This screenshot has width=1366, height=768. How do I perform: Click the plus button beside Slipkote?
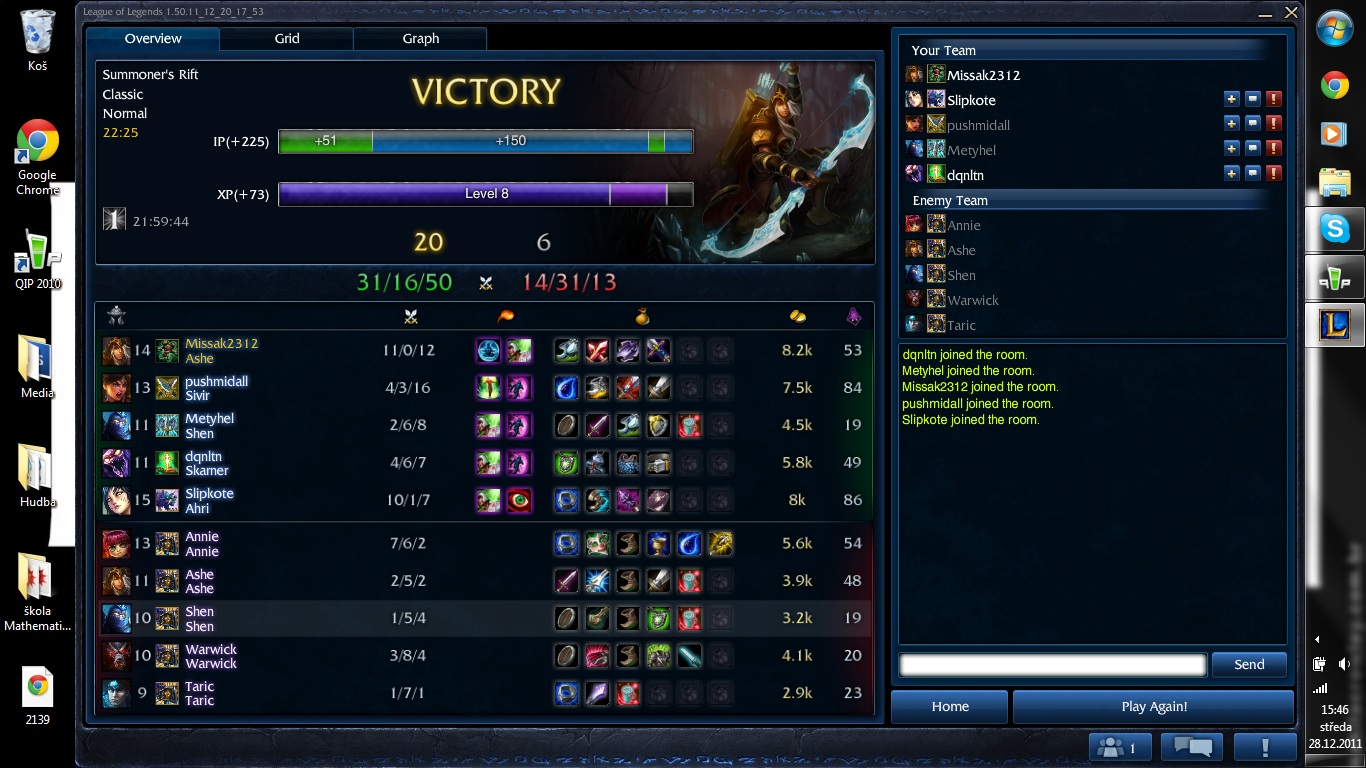[x=1232, y=99]
